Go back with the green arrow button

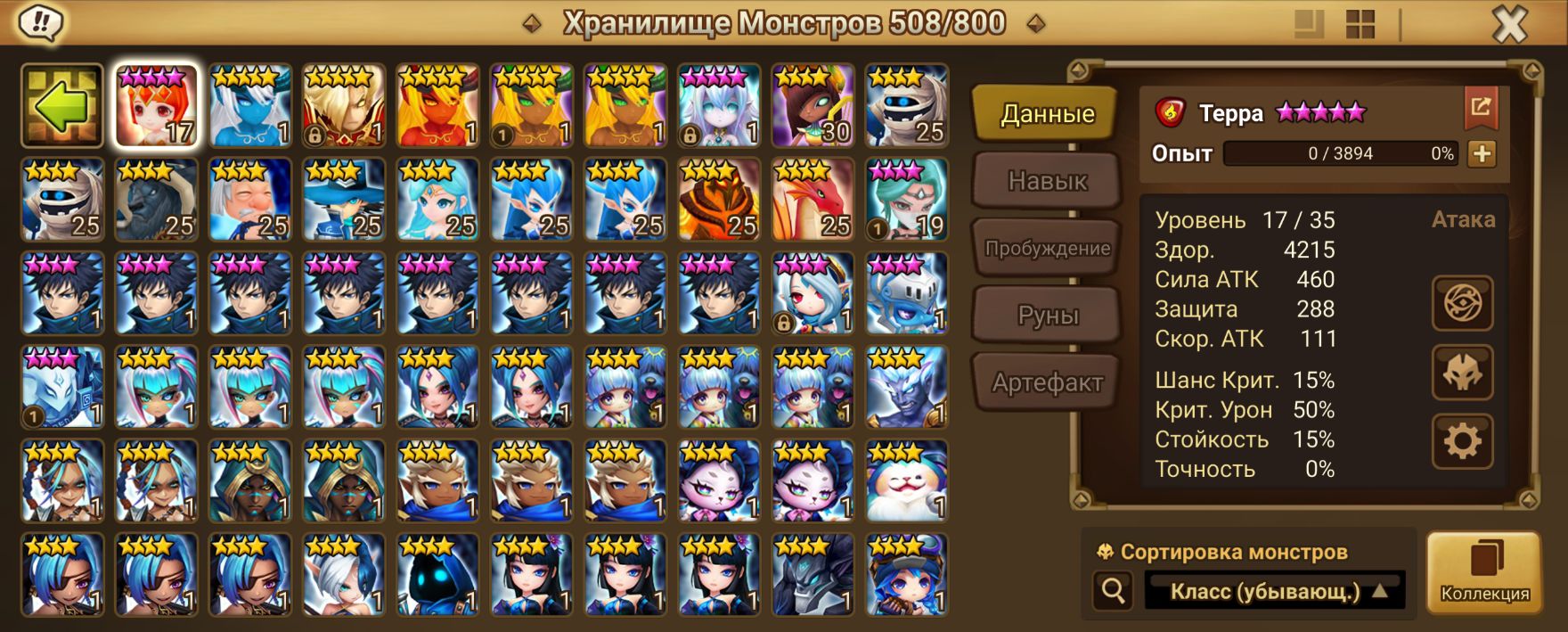click(x=62, y=106)
